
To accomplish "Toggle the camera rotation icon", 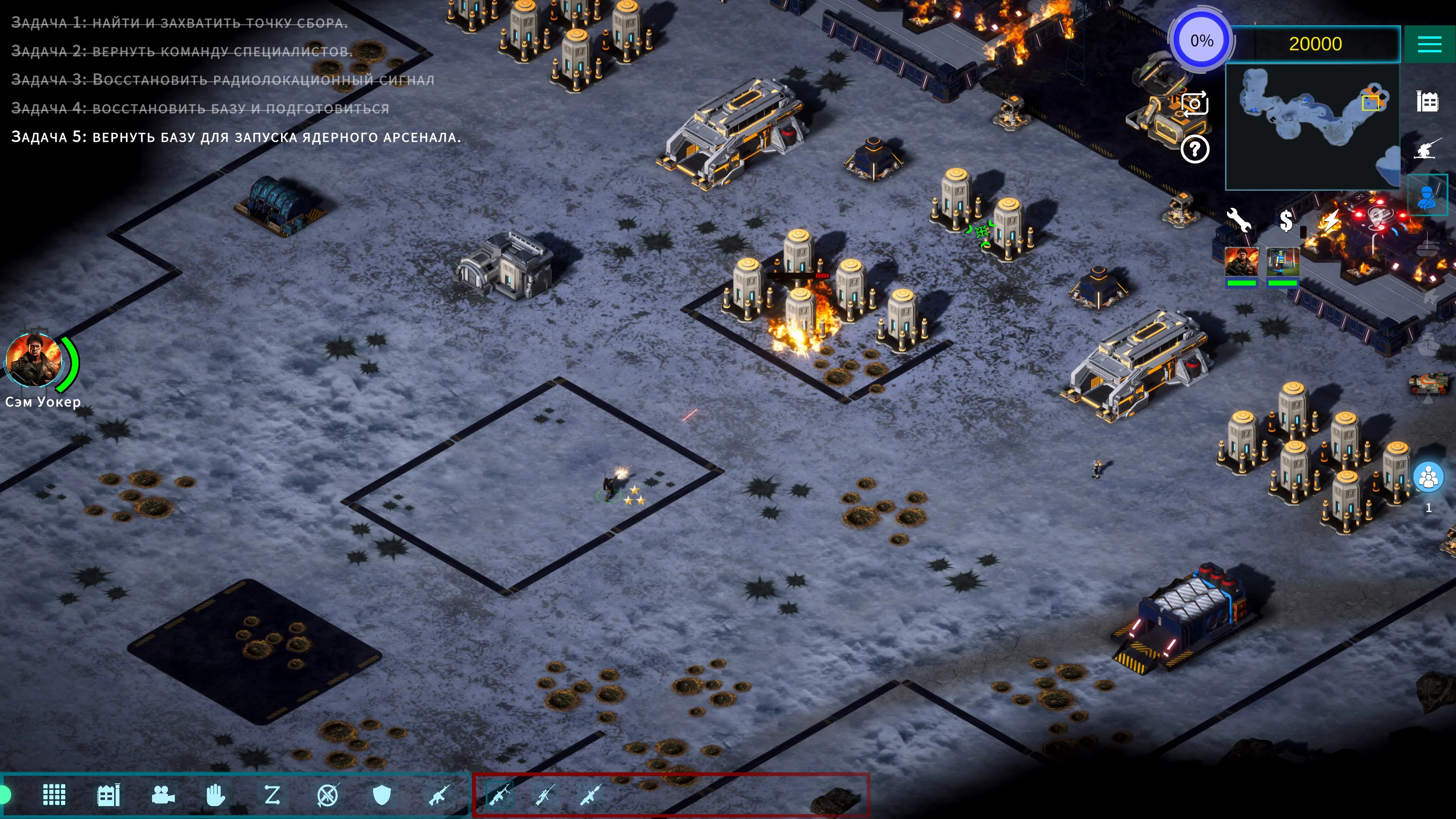I will click(1194, 104).
